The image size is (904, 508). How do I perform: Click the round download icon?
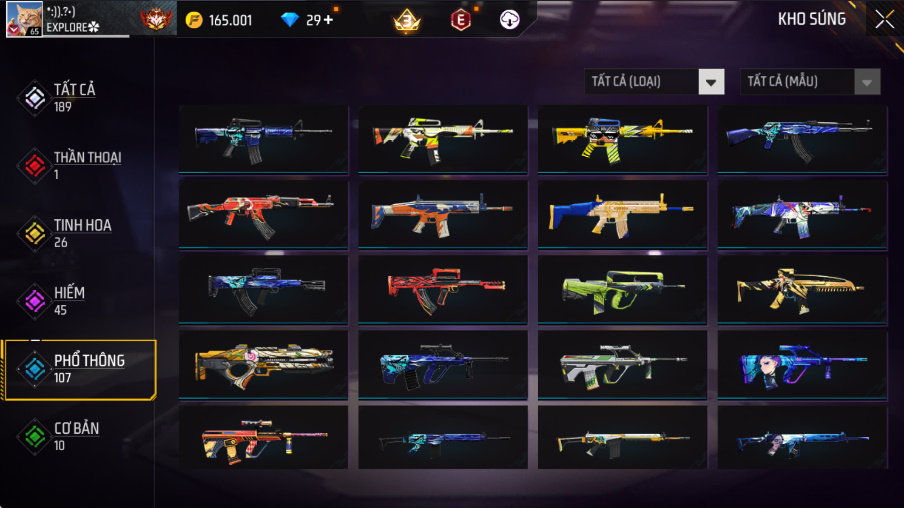[510, 19]
